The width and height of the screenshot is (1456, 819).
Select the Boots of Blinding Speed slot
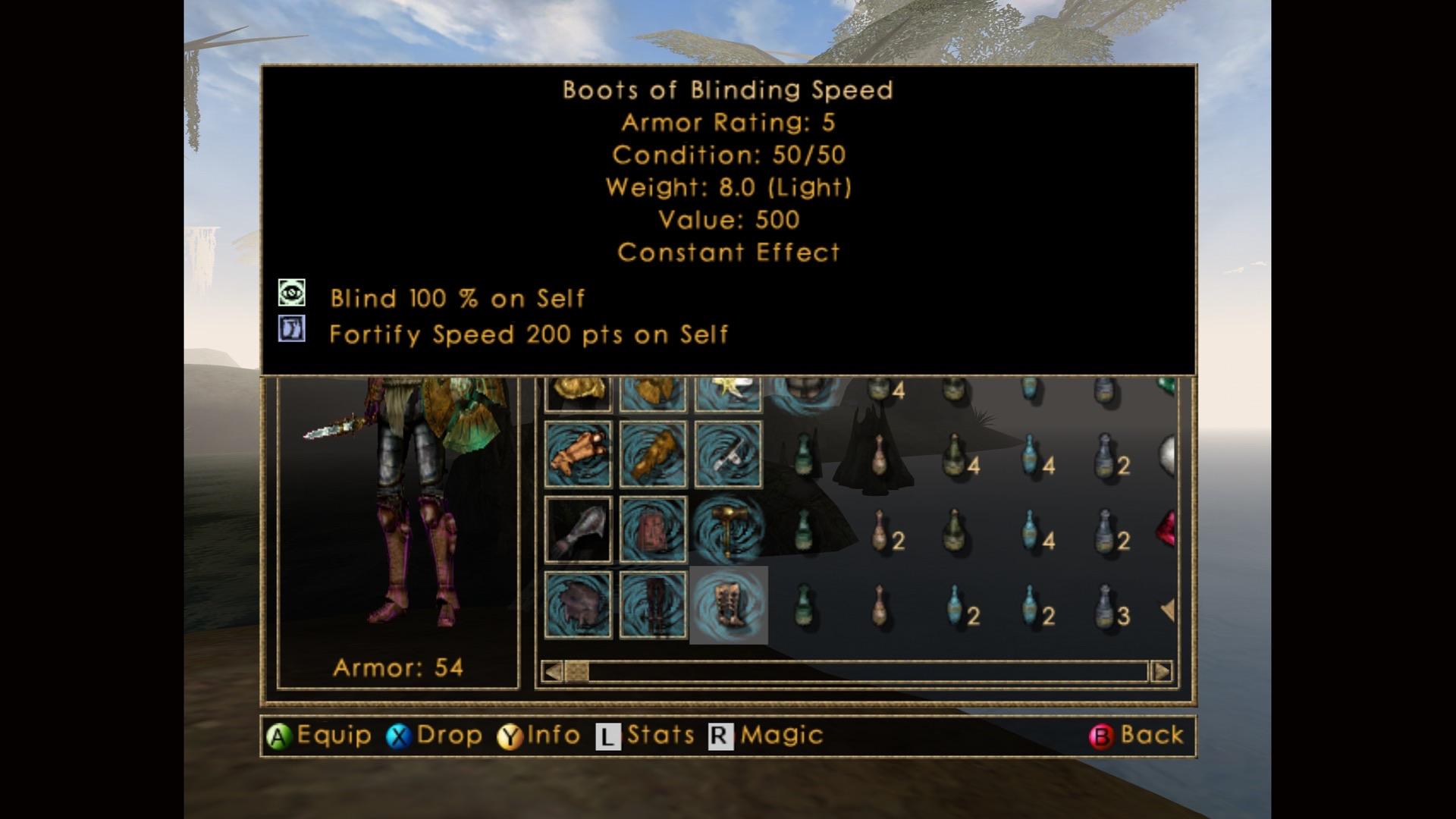point(728,605)
